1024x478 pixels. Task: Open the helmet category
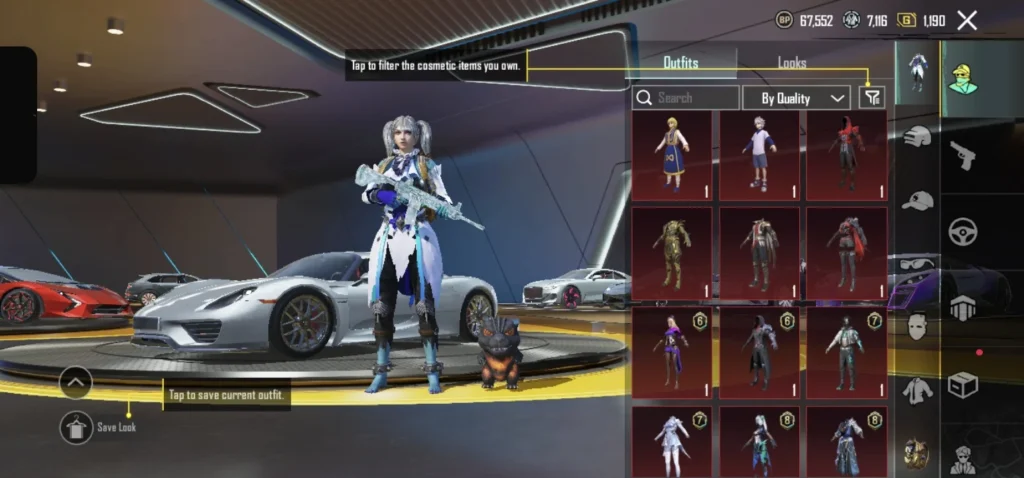[917, 138]
